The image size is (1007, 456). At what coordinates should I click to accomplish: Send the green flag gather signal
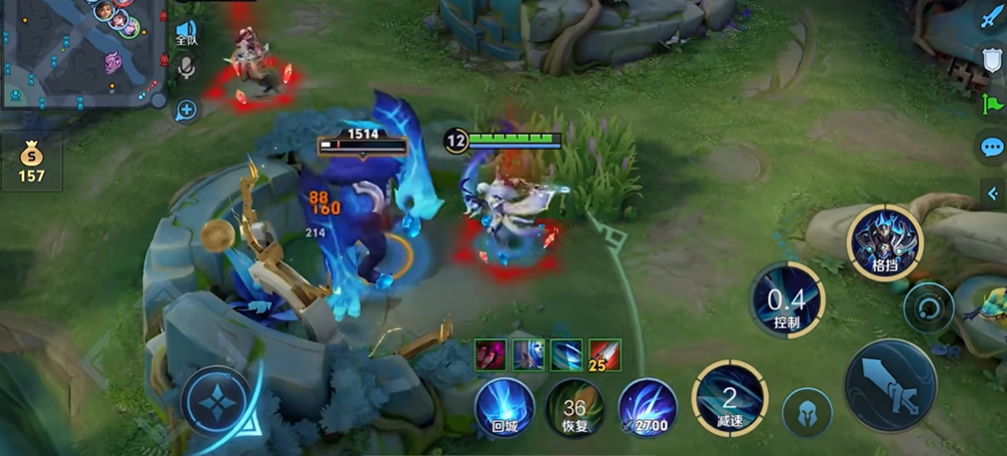pyautogui.click(x=991, y=103)
